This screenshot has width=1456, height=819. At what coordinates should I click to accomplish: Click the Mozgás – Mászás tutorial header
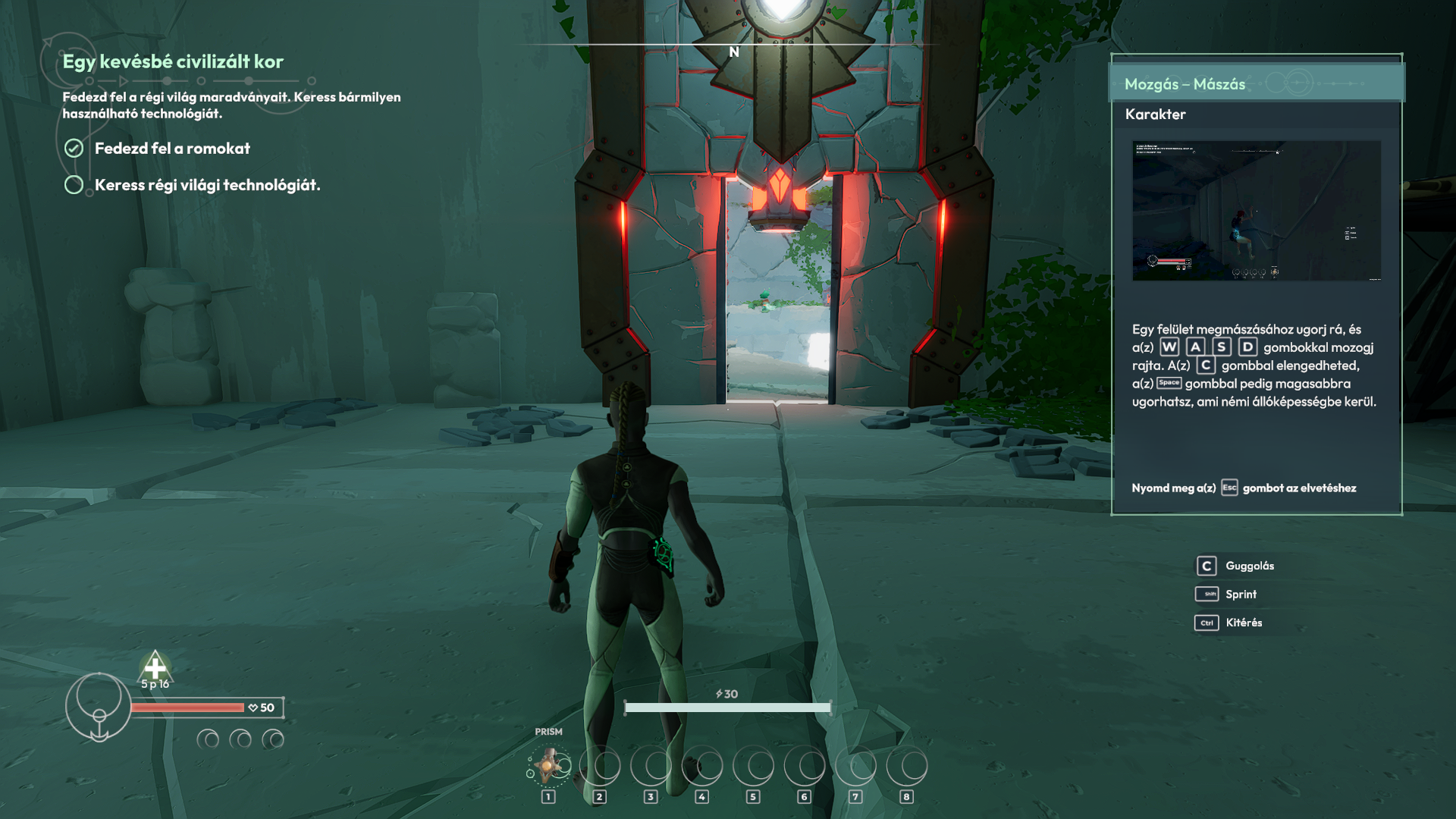pyautogui.click(x=1185, y=84)
